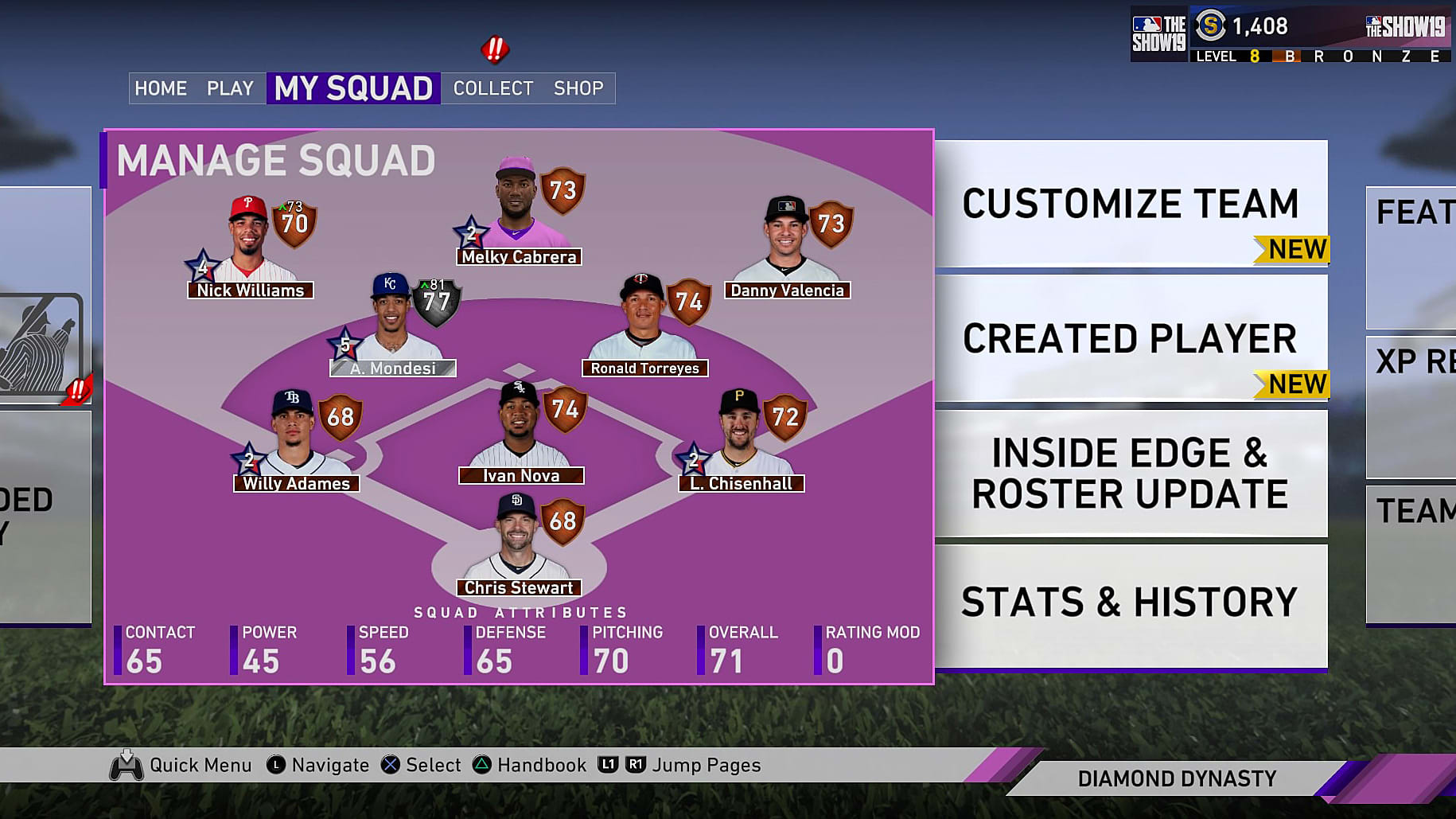
Task: View Stats & History
Action: tap(1131, 603)
